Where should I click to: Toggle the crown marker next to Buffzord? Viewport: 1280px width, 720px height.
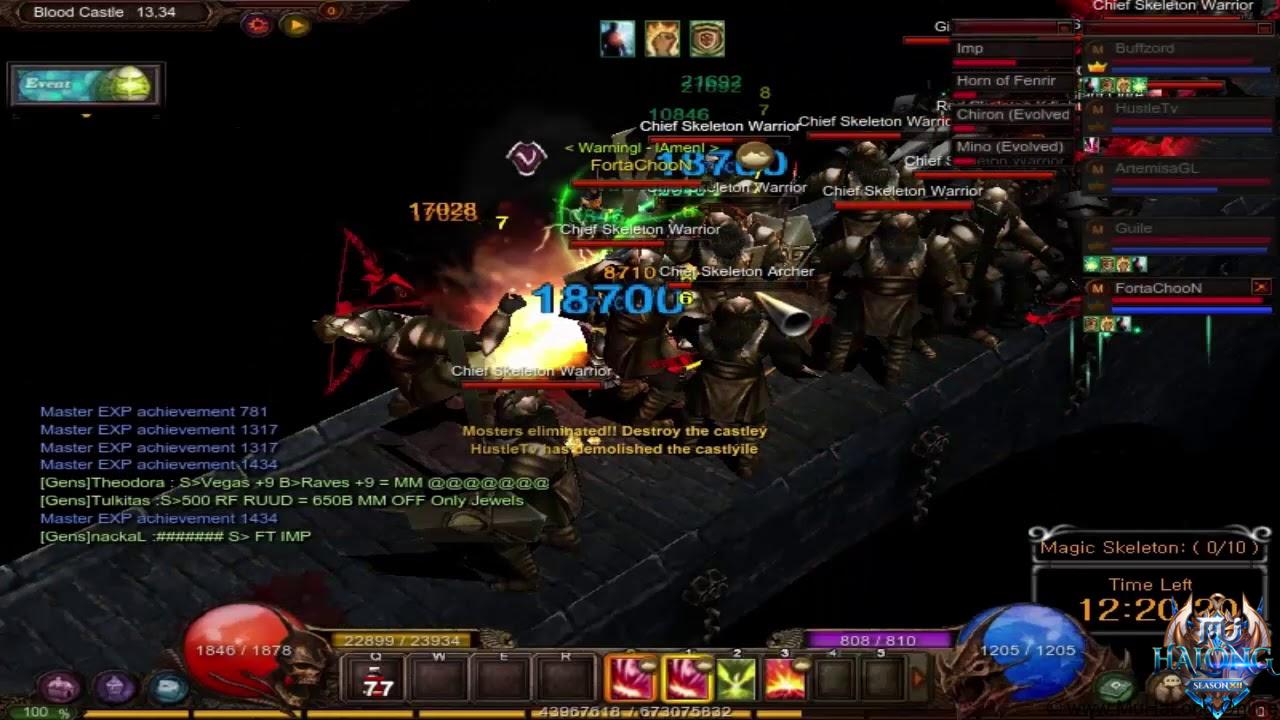coord(1096,68)
